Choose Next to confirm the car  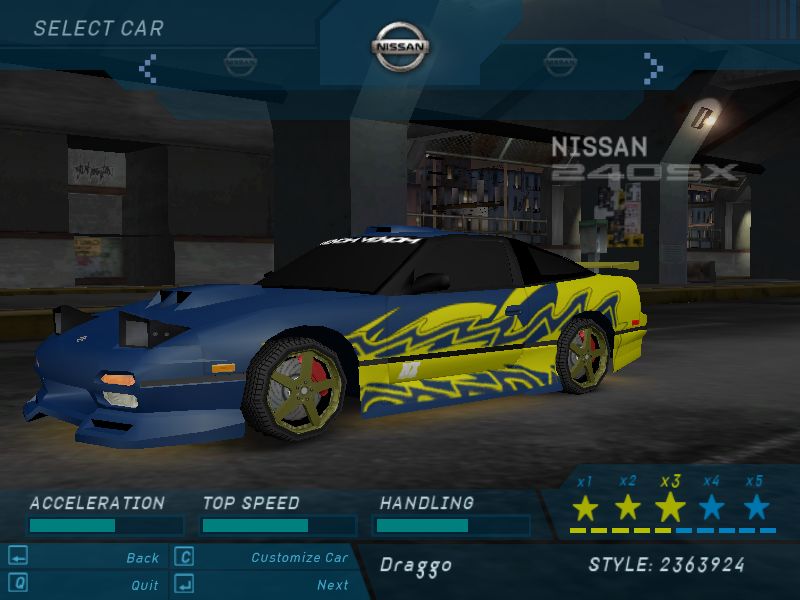[x=332, y=585]
